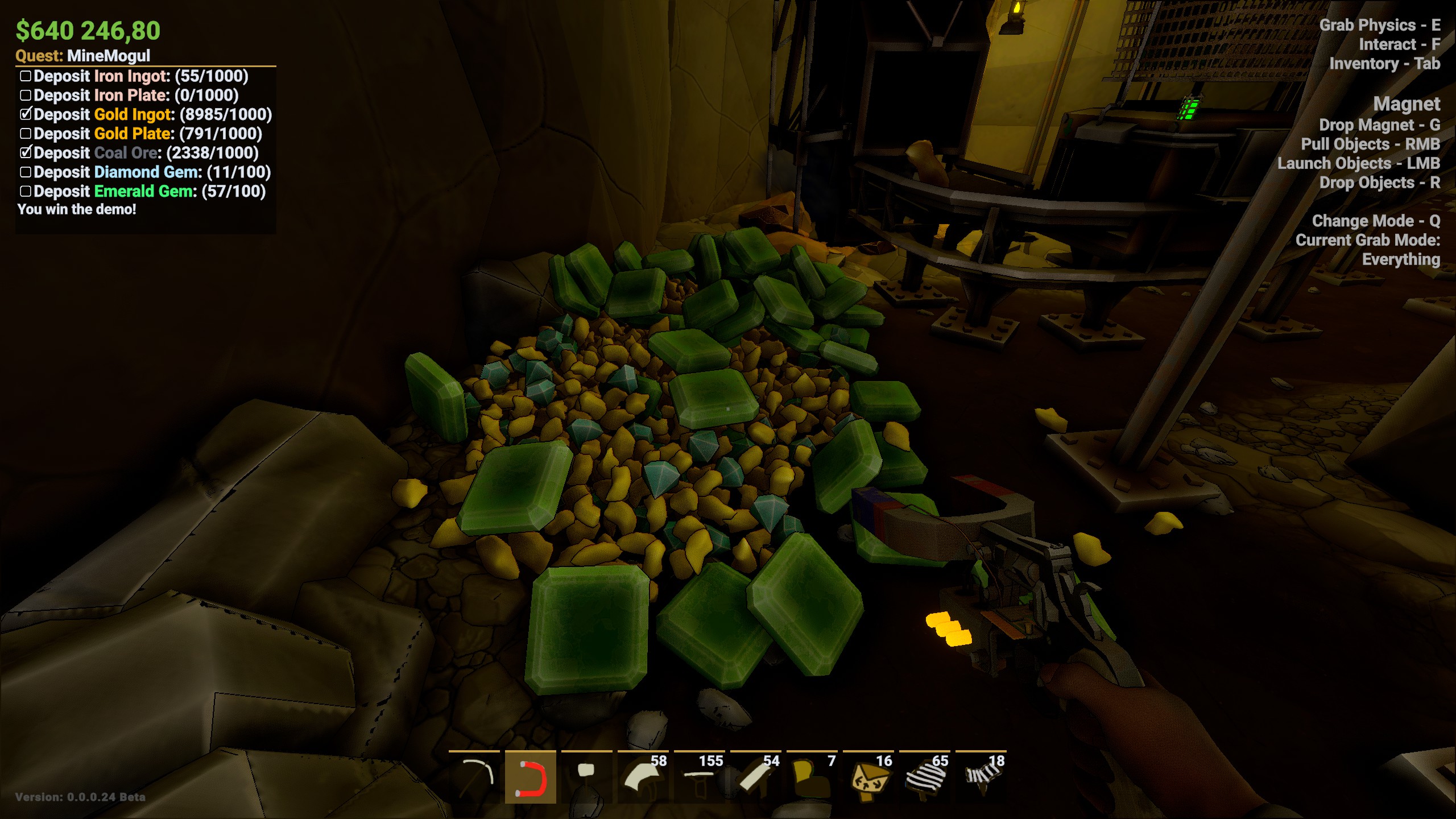The image size is (1456, 819).
Task: Click the Deposit Emerald Gem objective
Action: coord(149,192)
